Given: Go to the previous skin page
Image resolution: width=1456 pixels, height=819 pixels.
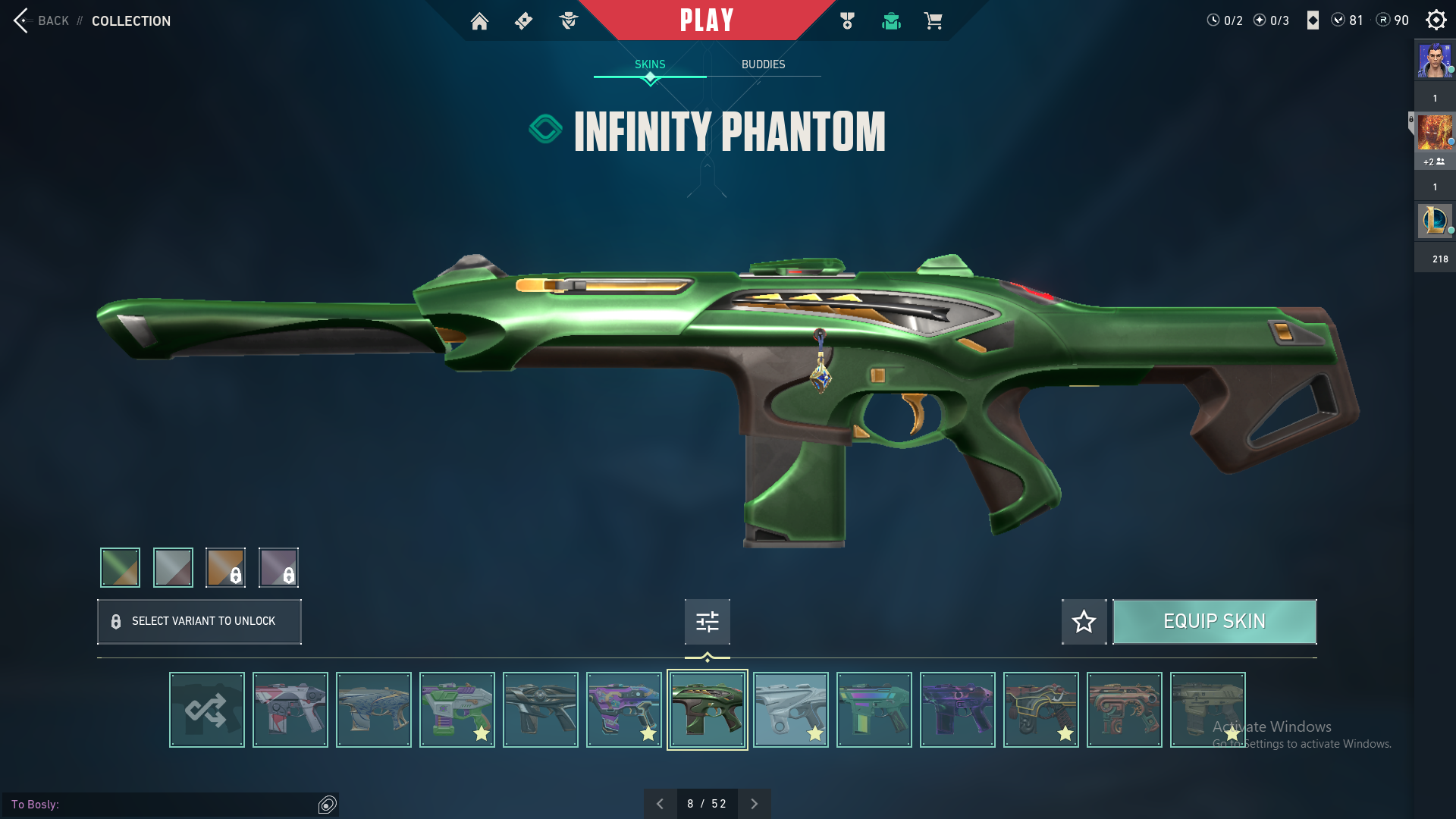Looking at the screenshot, I should pos(660,804).
